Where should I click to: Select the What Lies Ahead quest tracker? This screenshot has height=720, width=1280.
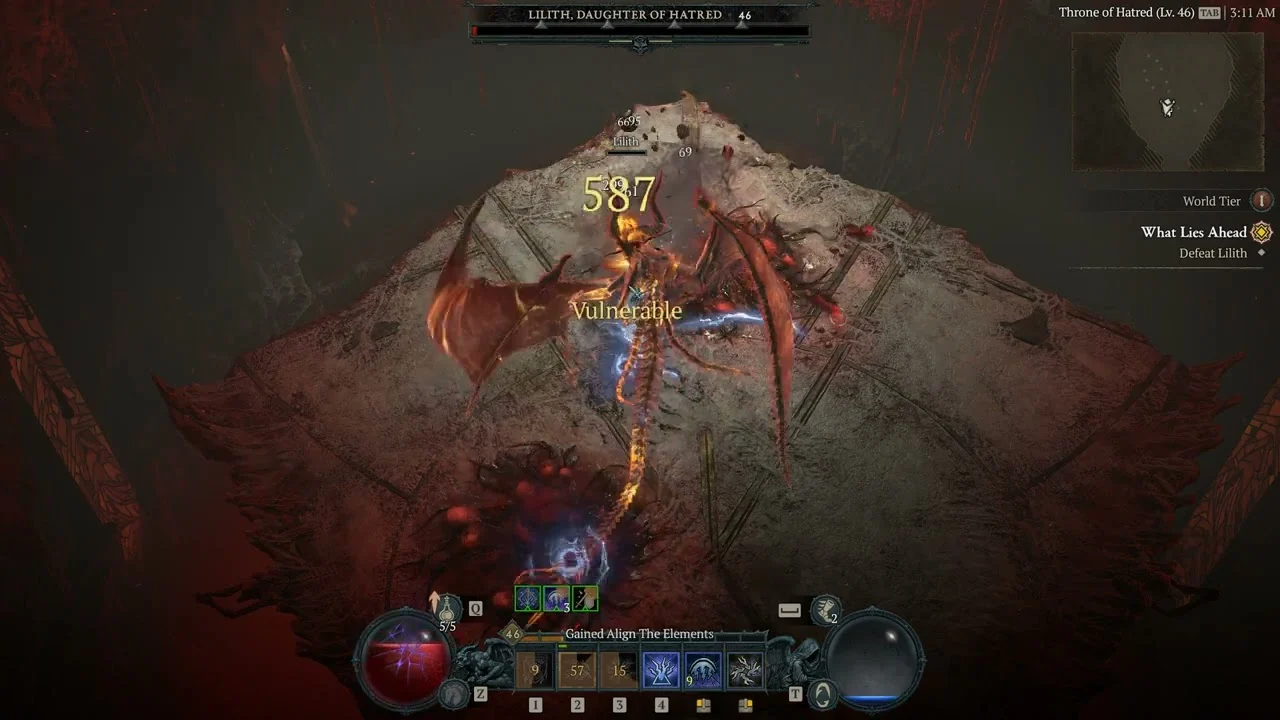pyautogui.click(x=1194, y=232)
